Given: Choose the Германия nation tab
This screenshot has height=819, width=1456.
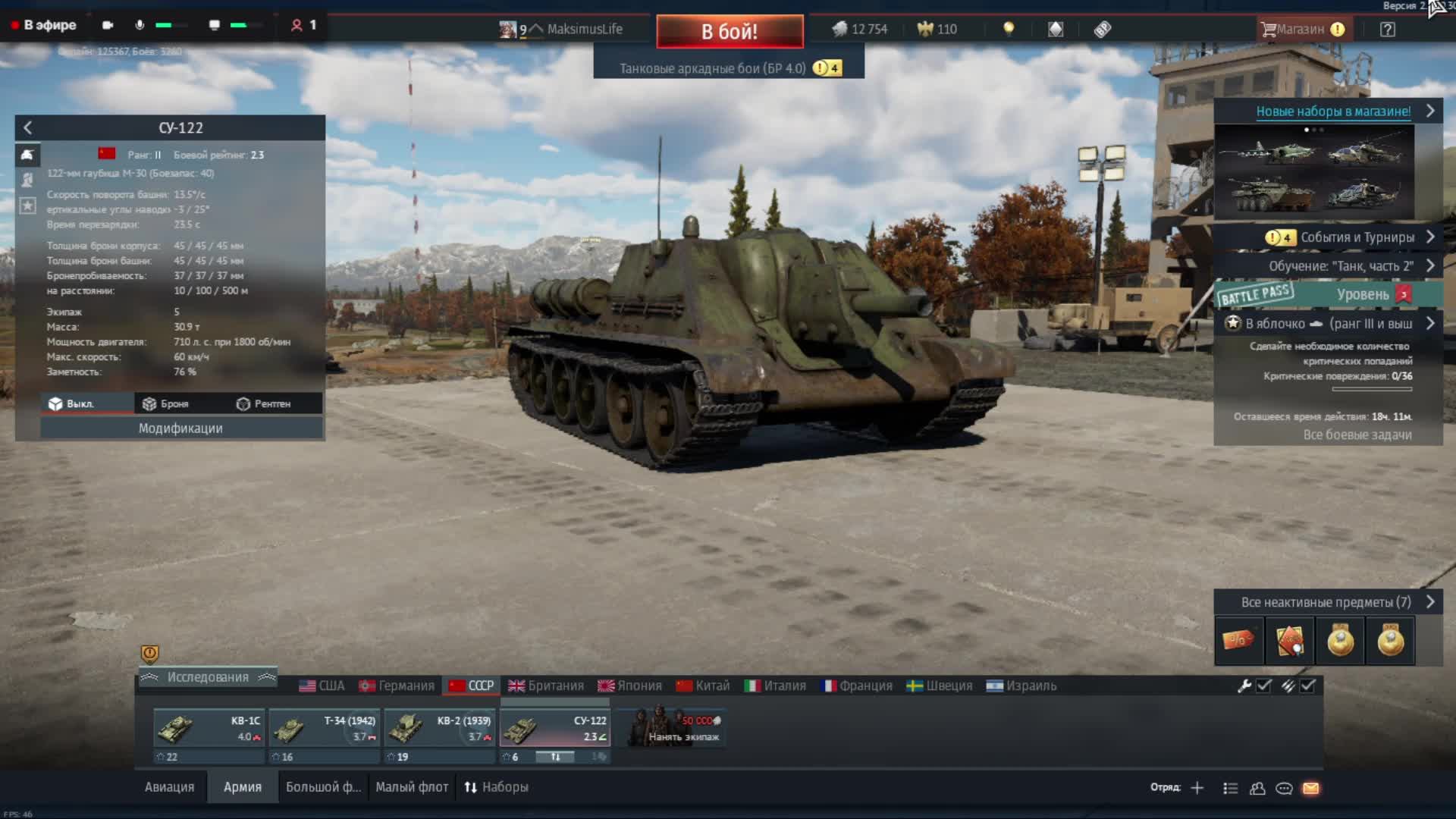Looking at the screenshot, I should (x=397, y=686).
